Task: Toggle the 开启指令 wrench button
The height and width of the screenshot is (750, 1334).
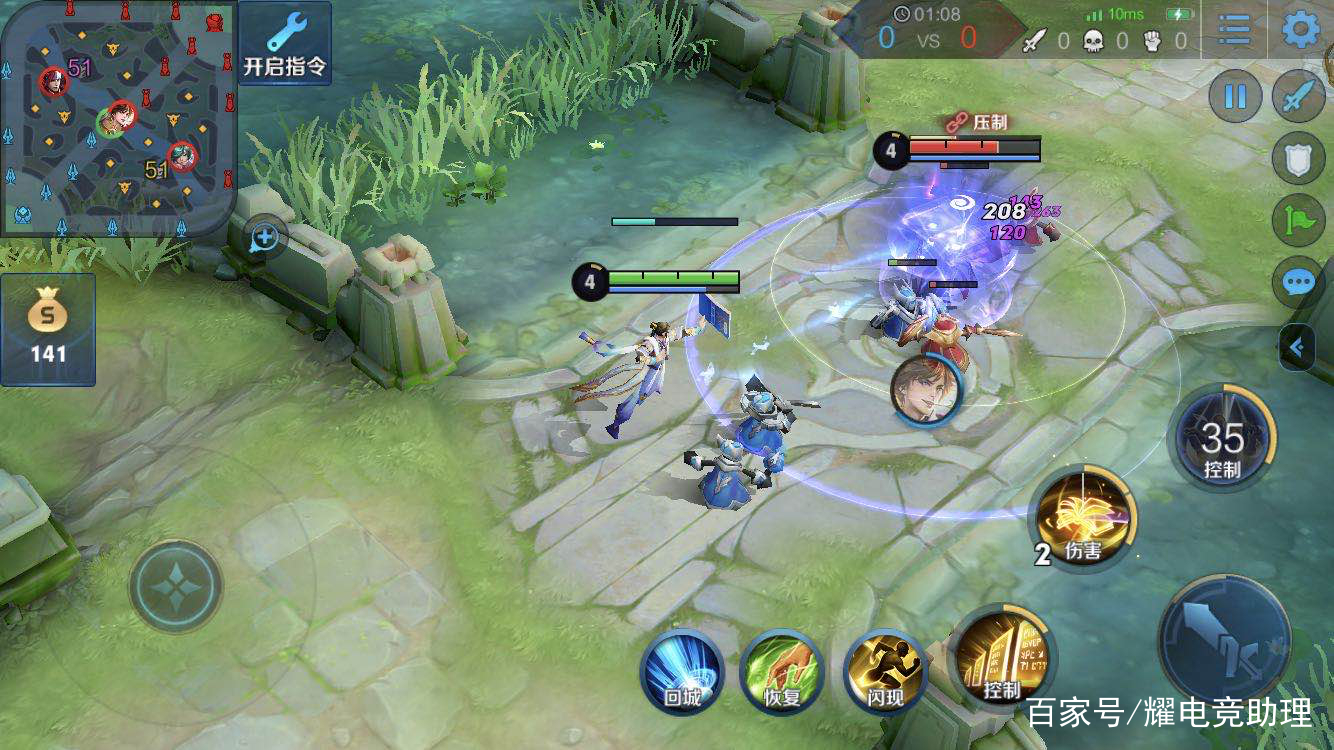Action: tap(284, 42)
